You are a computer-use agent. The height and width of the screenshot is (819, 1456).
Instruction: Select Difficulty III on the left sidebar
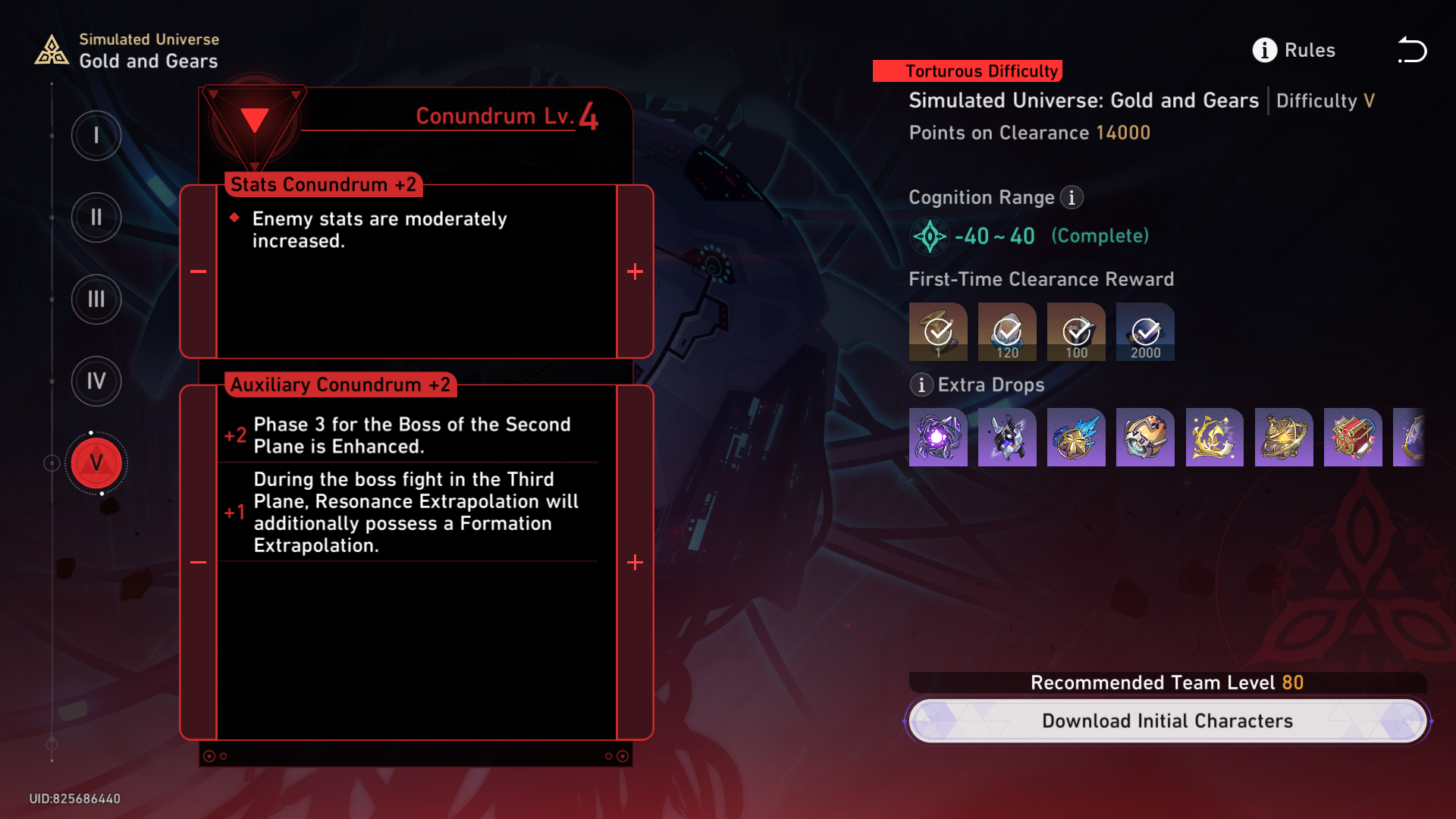pos(96,300)
